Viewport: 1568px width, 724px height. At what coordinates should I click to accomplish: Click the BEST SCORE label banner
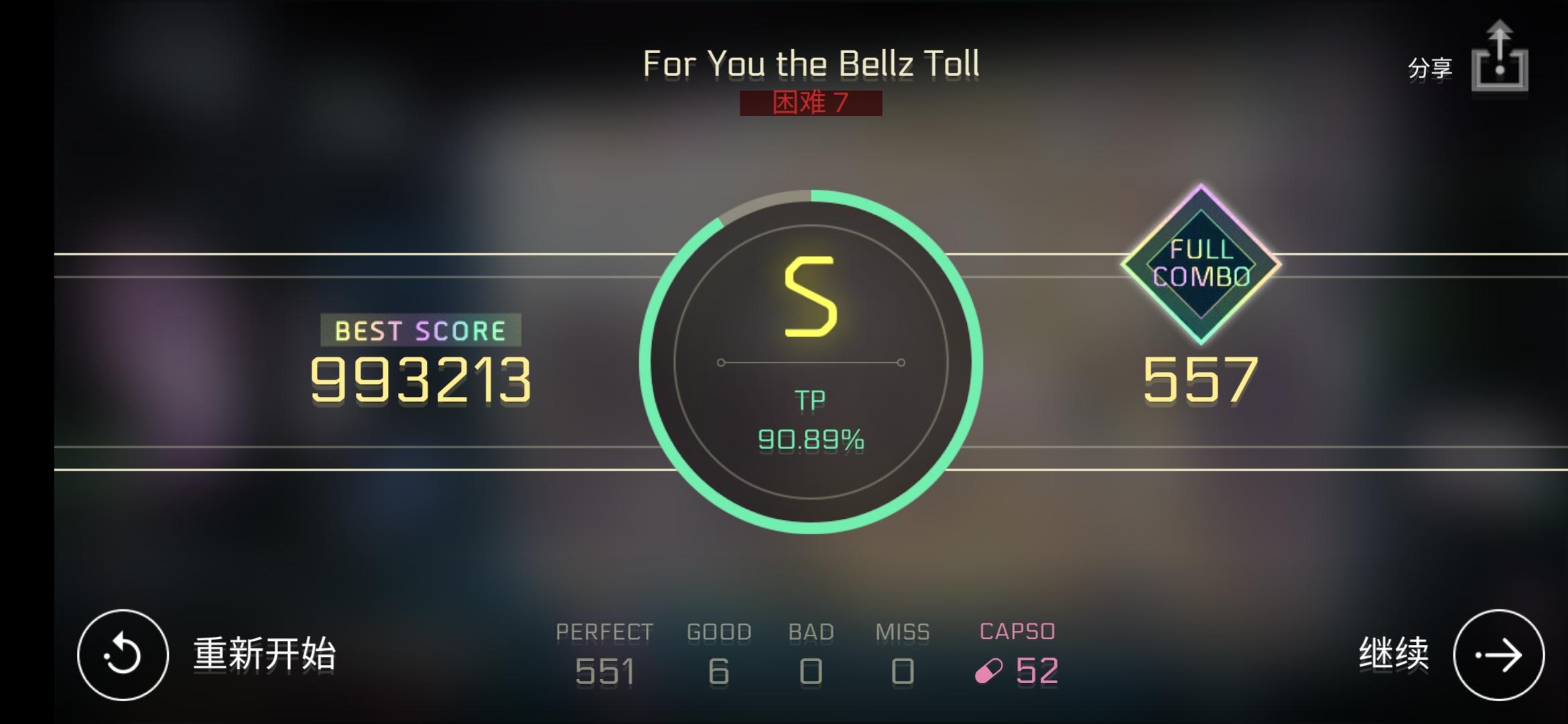coord(421,330)
